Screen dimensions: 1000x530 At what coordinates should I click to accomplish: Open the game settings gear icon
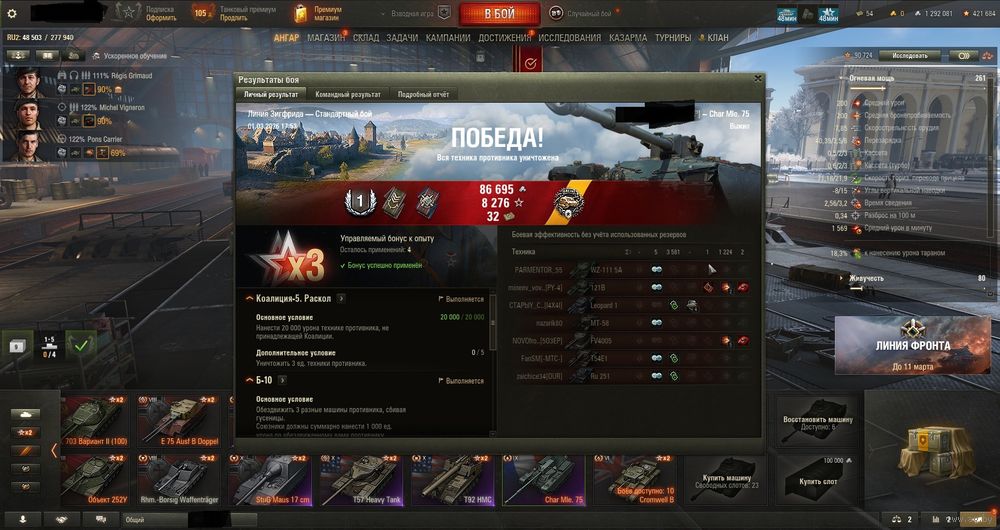[x=12, y=14]
